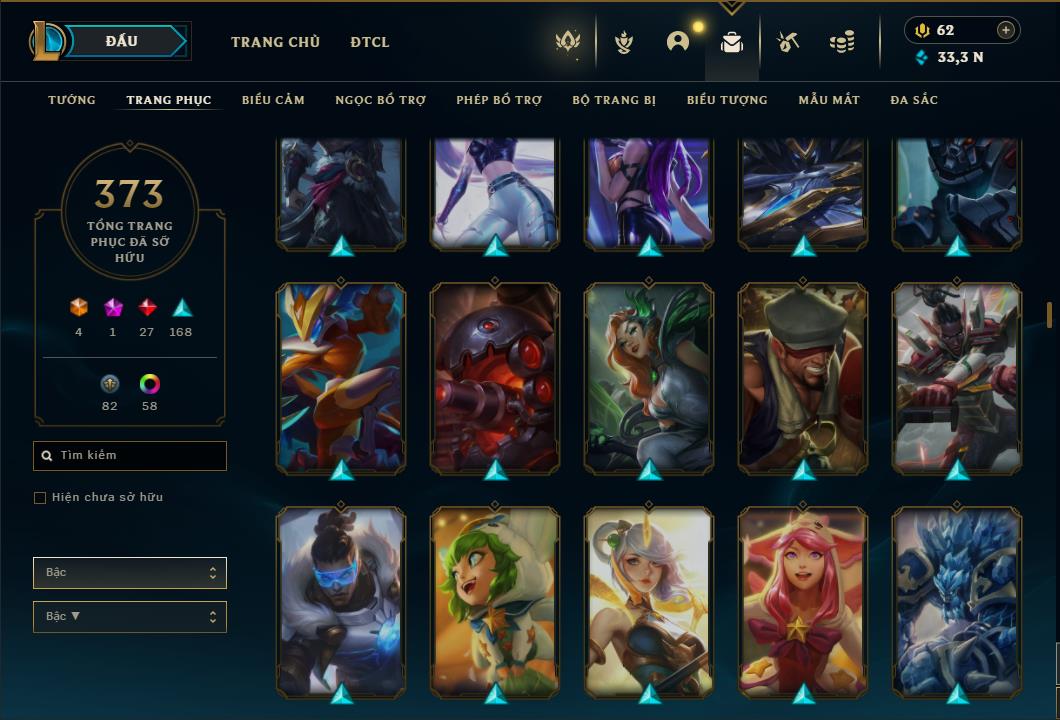Open the coin stack store icon
The height and width of the screenshot is (720, 1060).
(842, 42)
